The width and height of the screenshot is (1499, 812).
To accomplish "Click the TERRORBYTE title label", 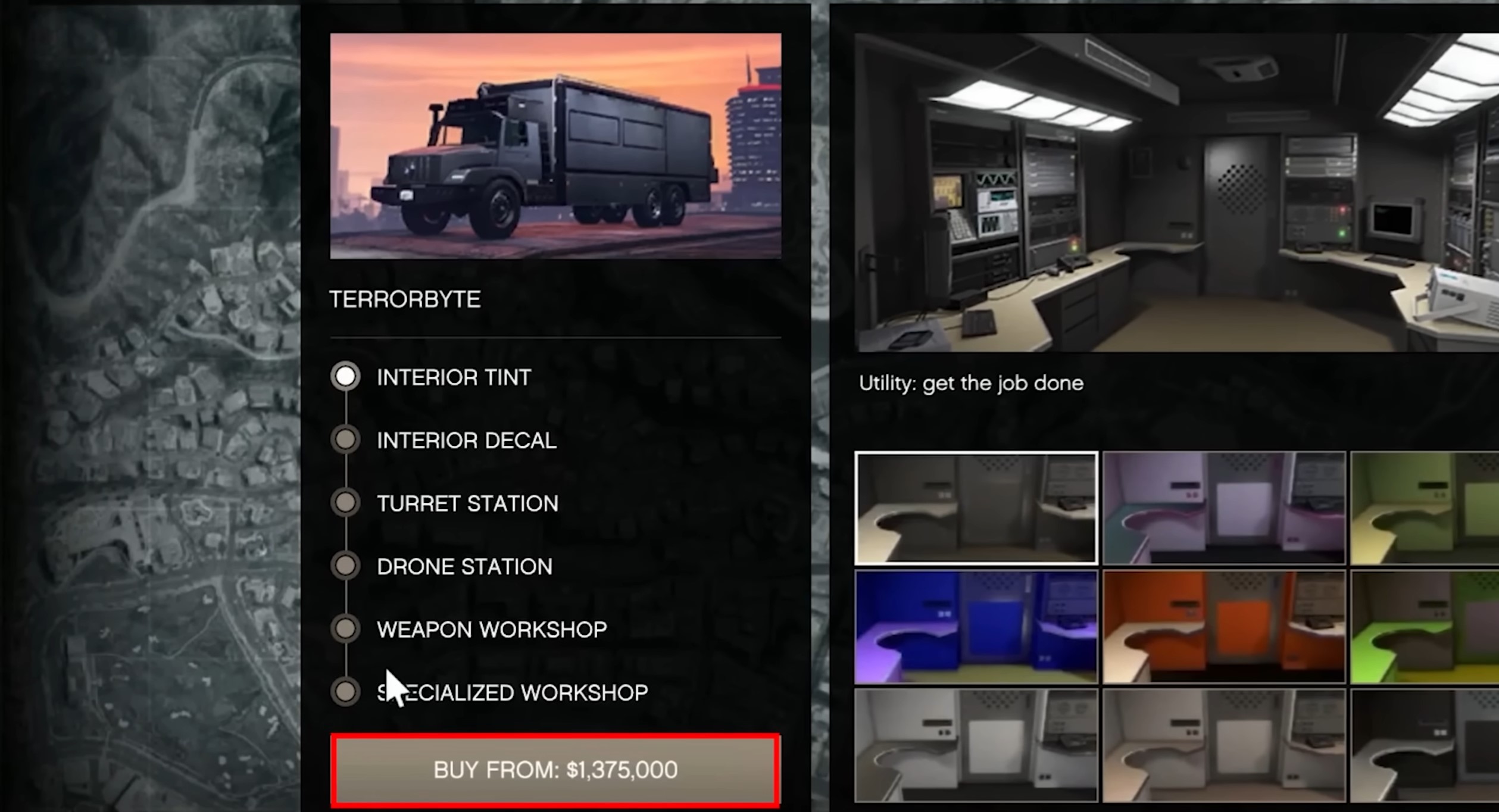I will (x=405, y=299).
